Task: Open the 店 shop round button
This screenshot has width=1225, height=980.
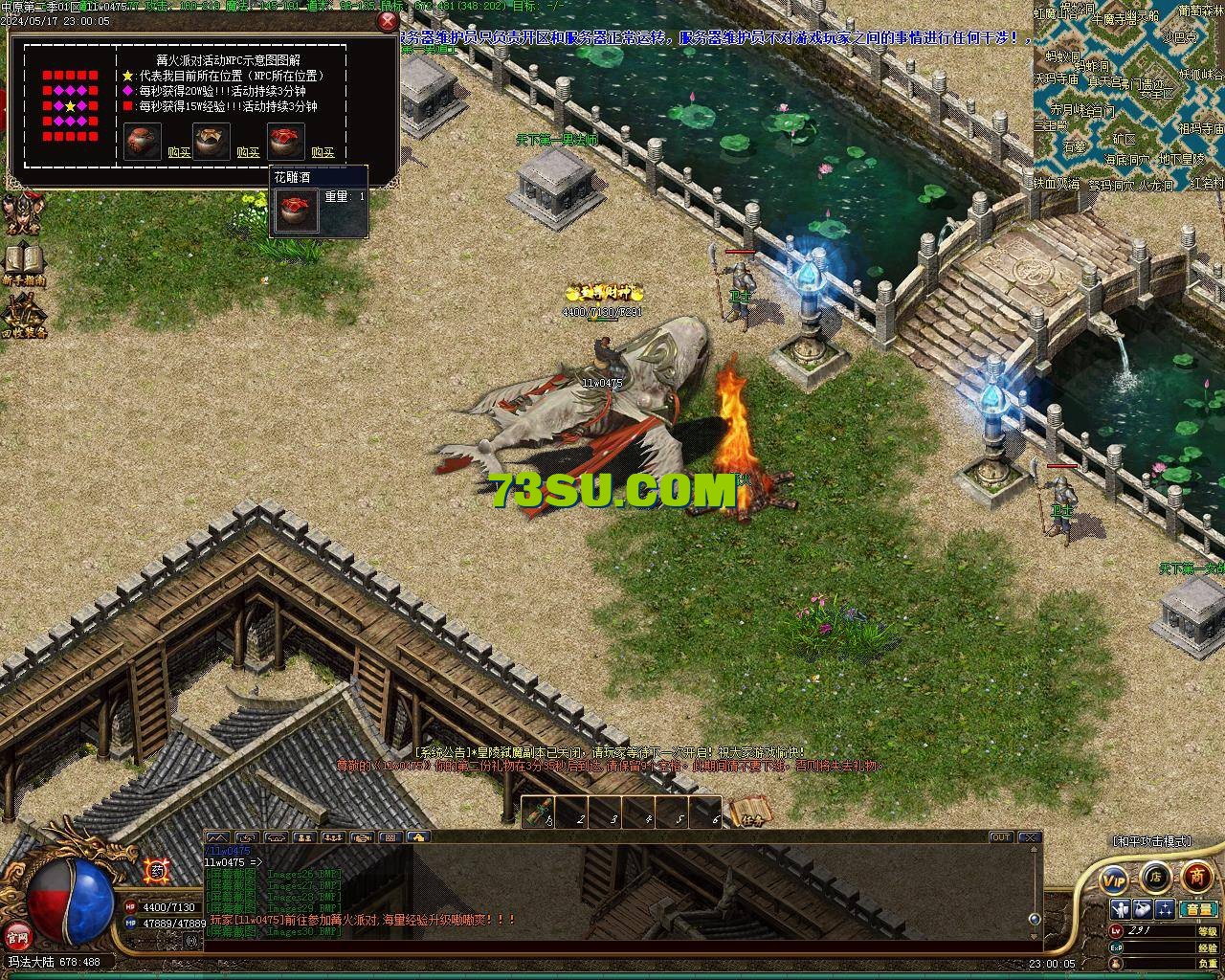Action: [1155, 877]
